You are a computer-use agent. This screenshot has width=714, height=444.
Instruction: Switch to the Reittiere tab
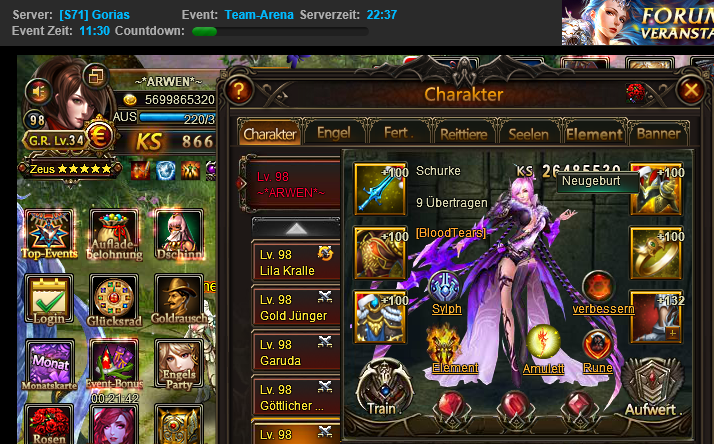click(x=464, y=133)
